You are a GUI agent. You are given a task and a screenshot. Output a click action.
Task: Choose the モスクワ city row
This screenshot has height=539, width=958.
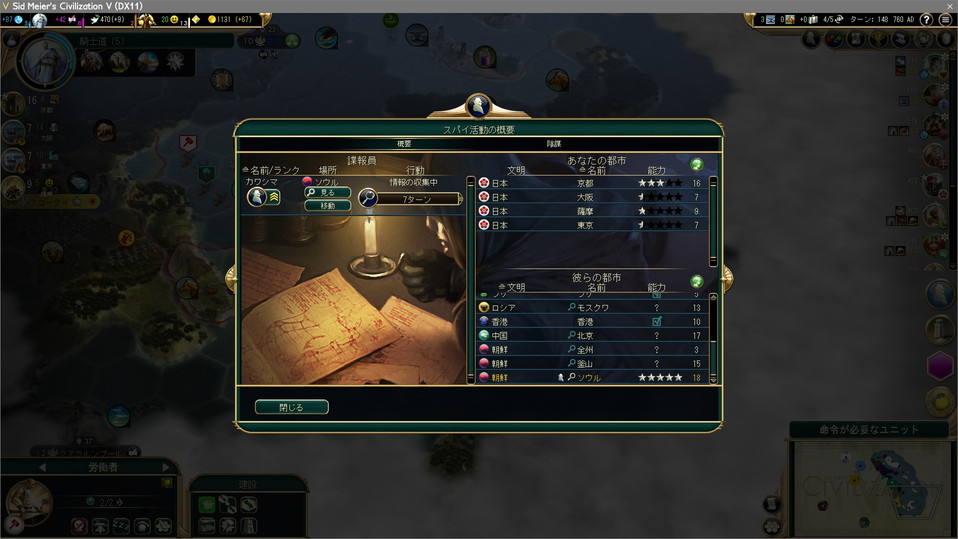click(x=592, y=308)
